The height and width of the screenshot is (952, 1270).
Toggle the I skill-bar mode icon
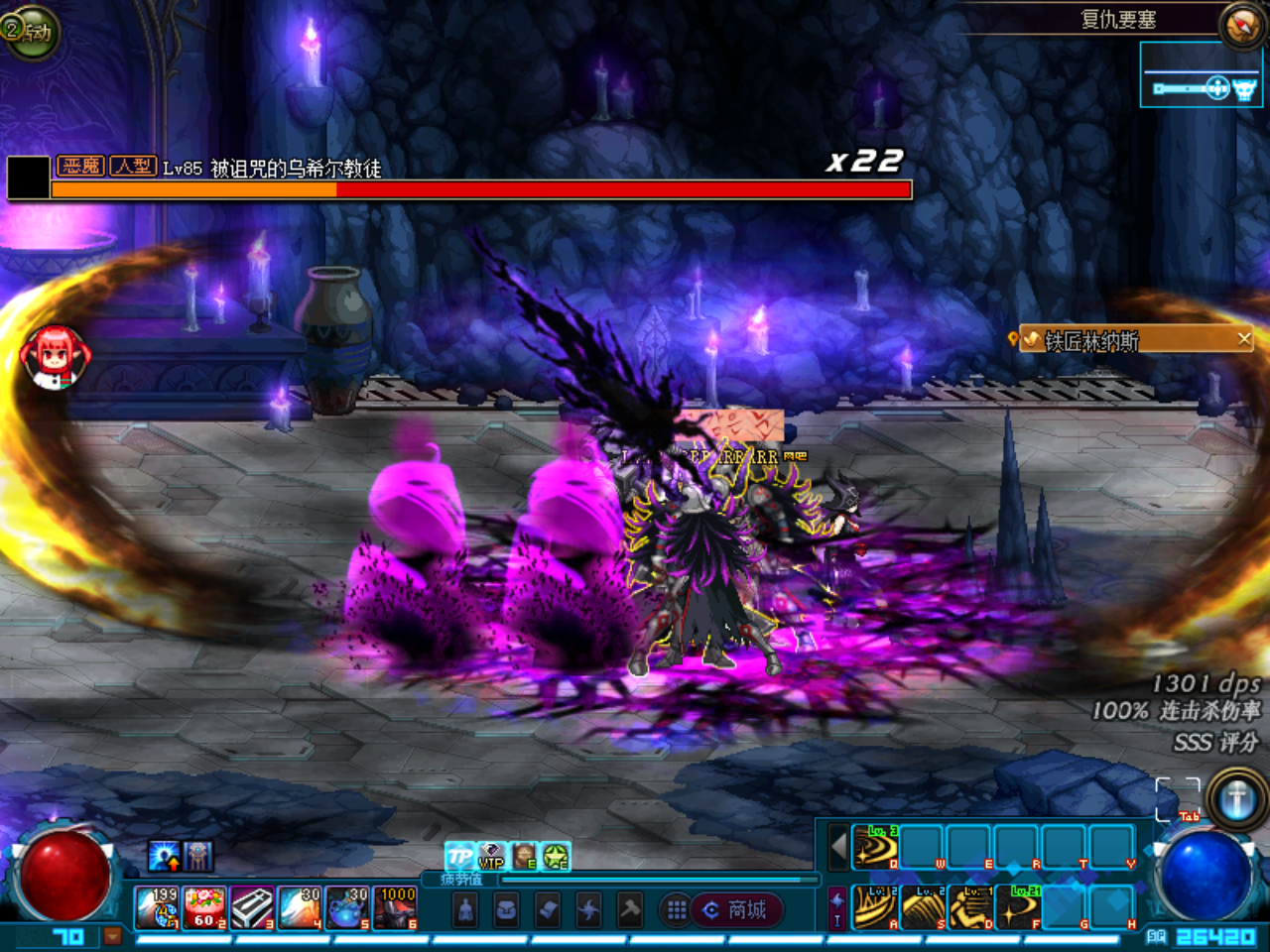pyautogui.click(x=835, y=918)
